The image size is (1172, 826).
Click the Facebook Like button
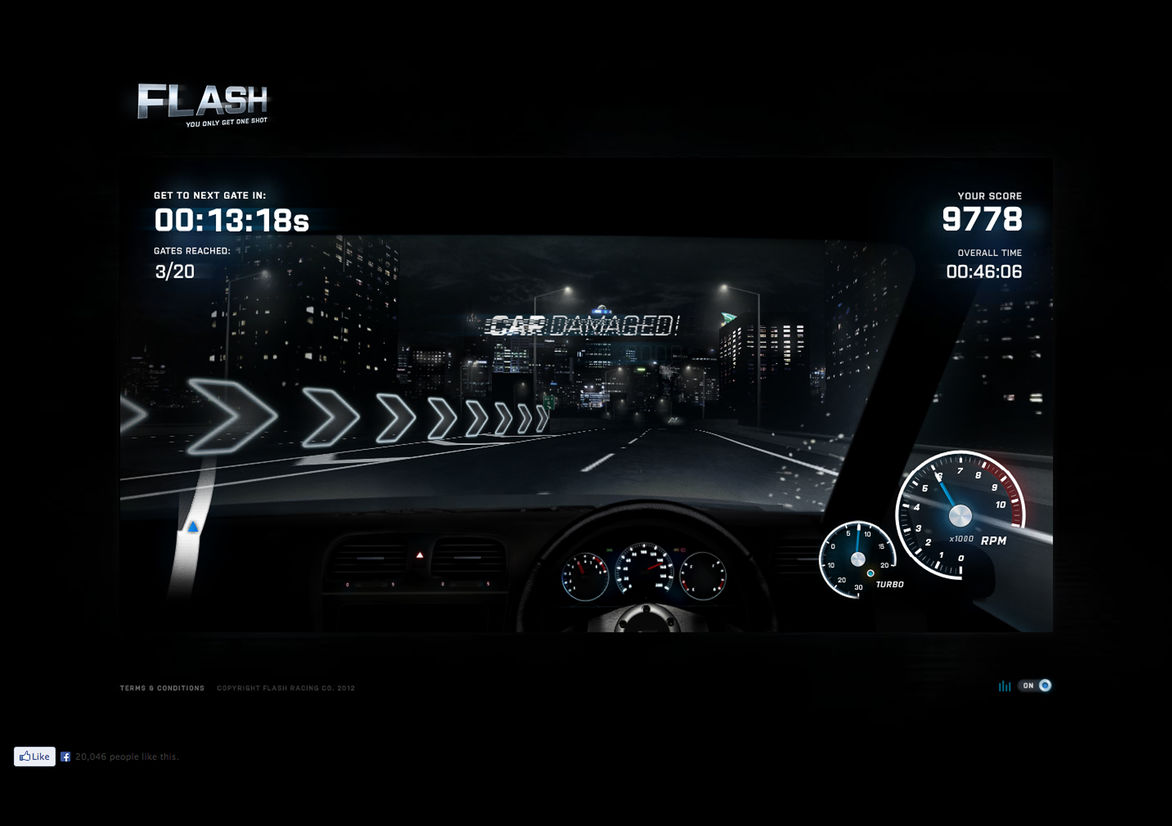pyautogui.click(x=34, y=757)
